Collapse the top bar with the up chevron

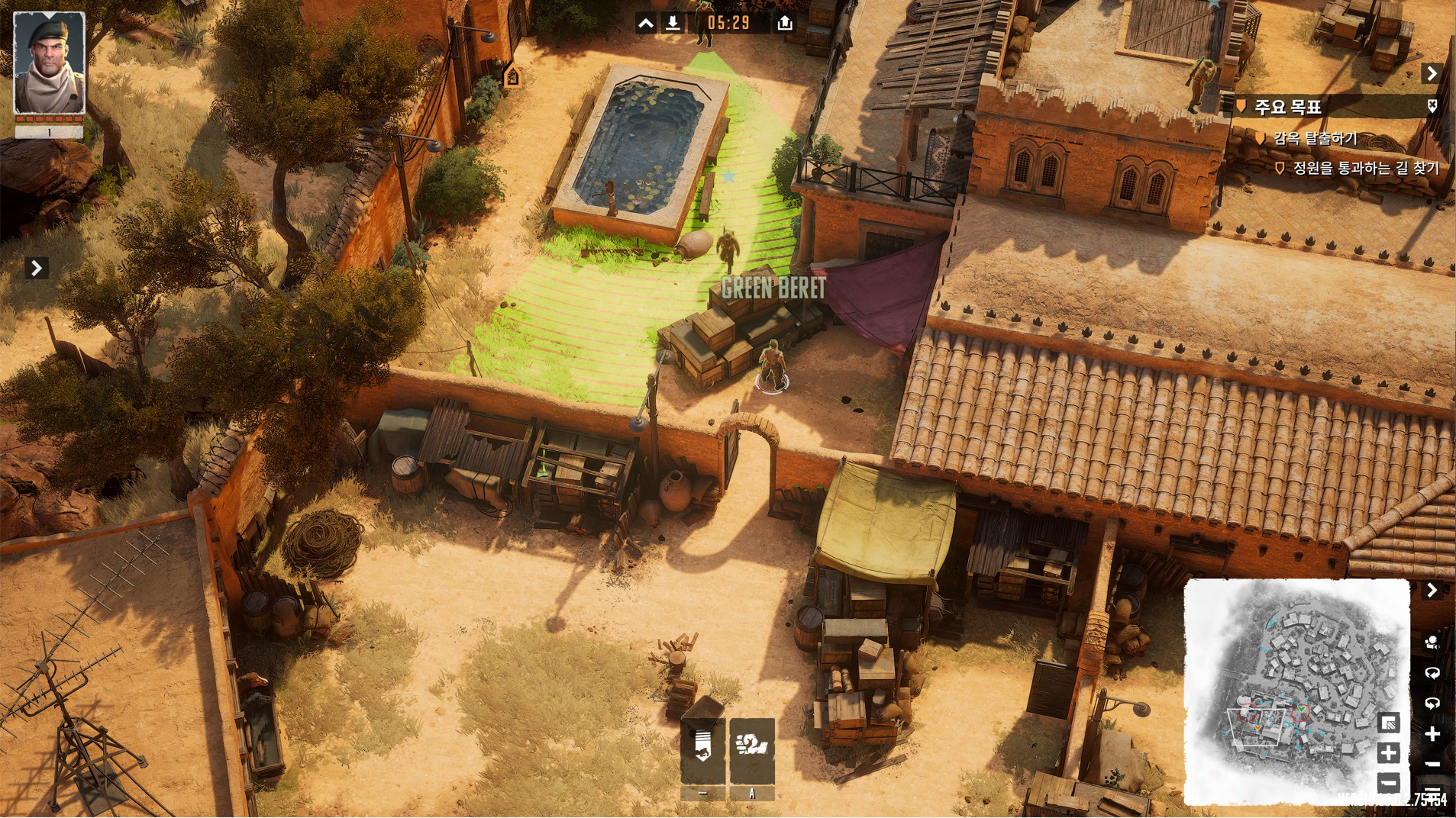(x=646, y=23)
